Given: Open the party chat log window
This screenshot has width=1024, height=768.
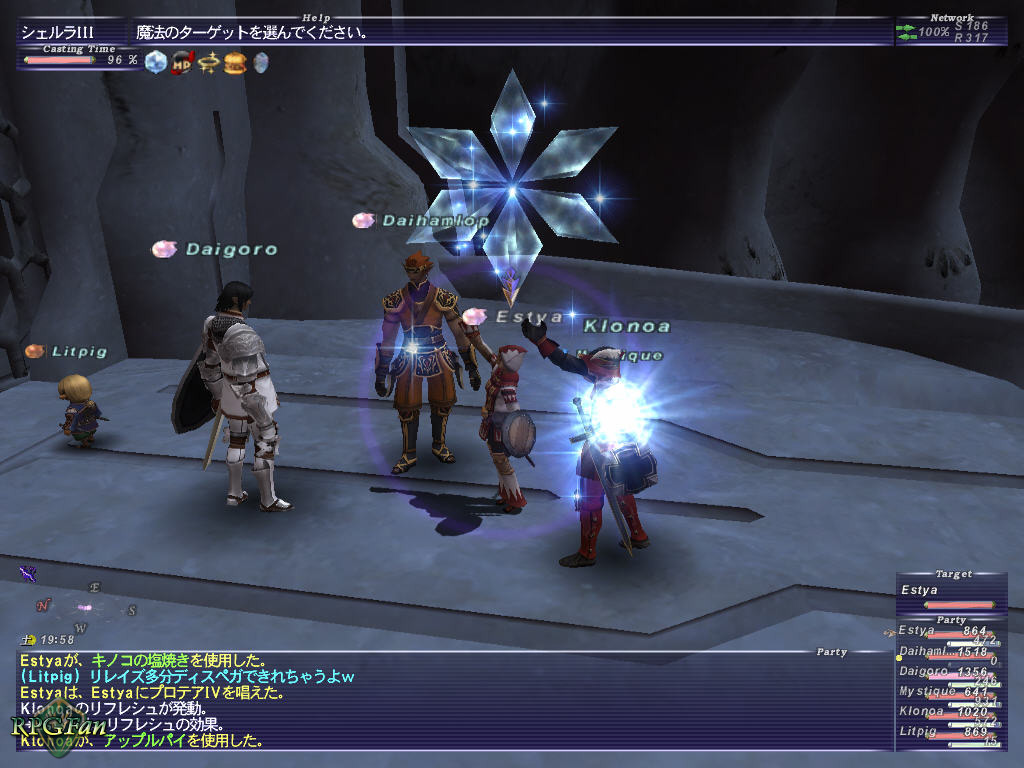Looking at the screenshot, I should (x=450, y=700).
